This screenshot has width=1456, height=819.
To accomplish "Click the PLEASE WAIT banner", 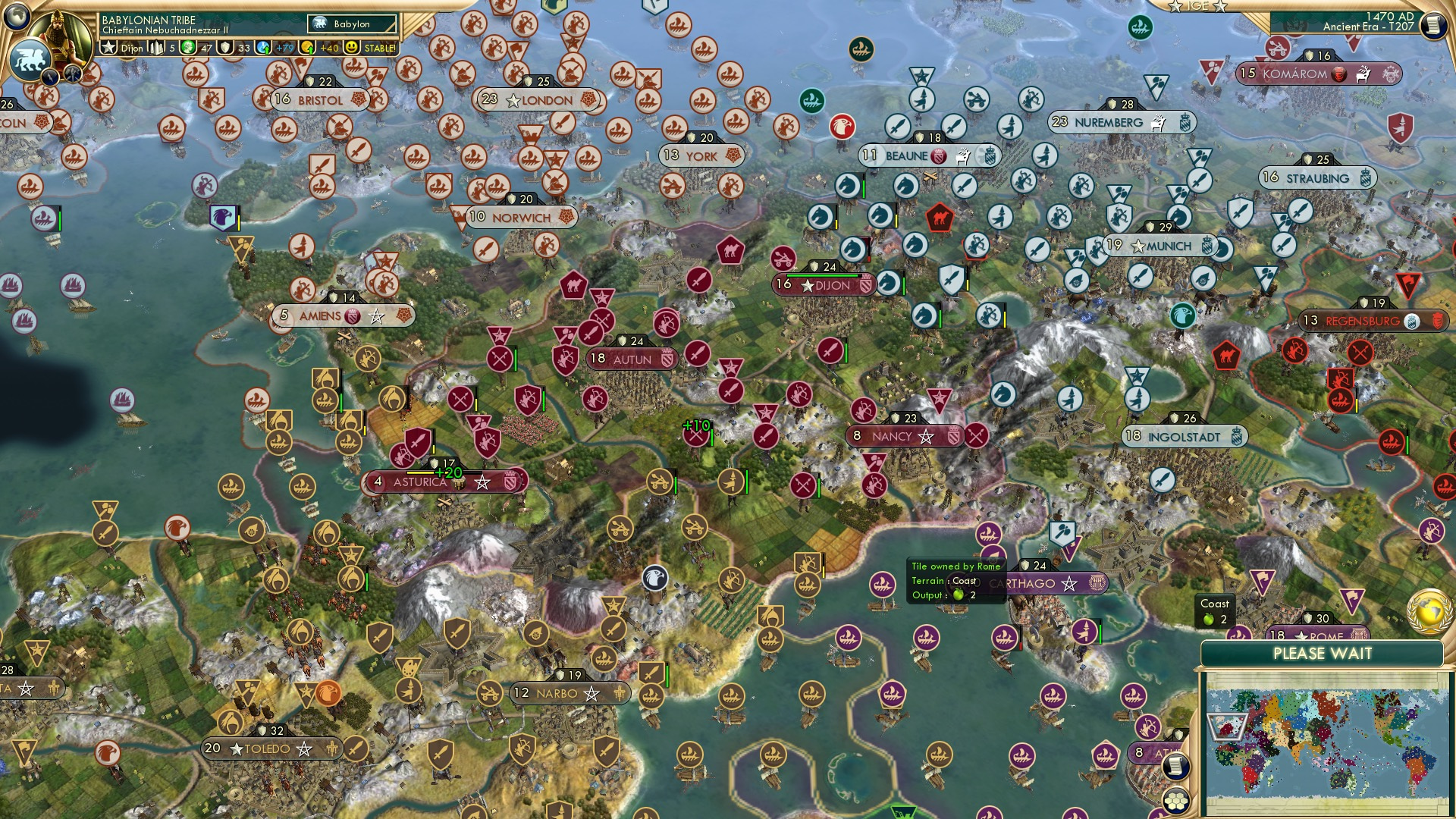I will [x=1324, y=653].
